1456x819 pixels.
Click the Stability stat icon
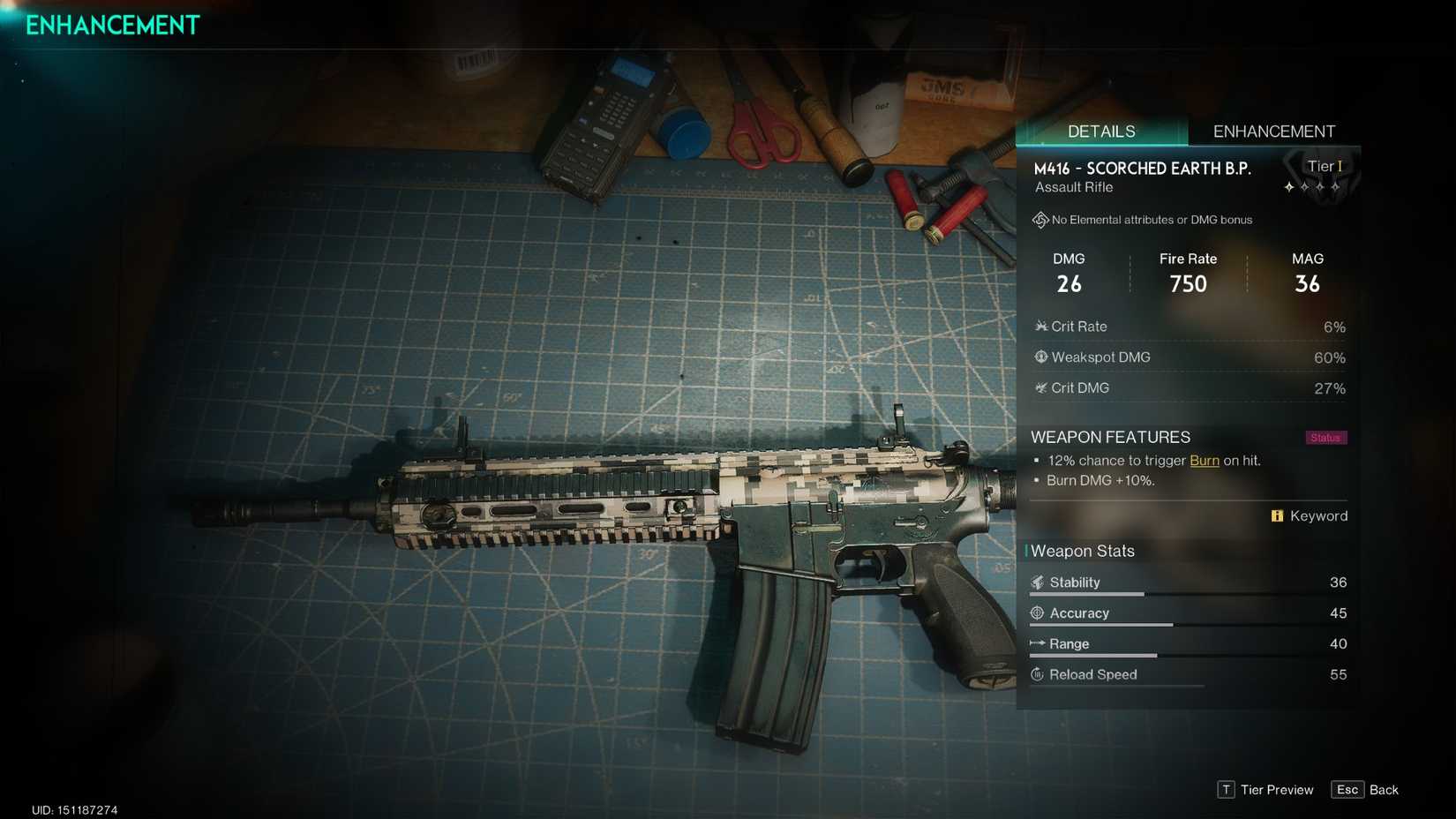tap(1037, 582)
